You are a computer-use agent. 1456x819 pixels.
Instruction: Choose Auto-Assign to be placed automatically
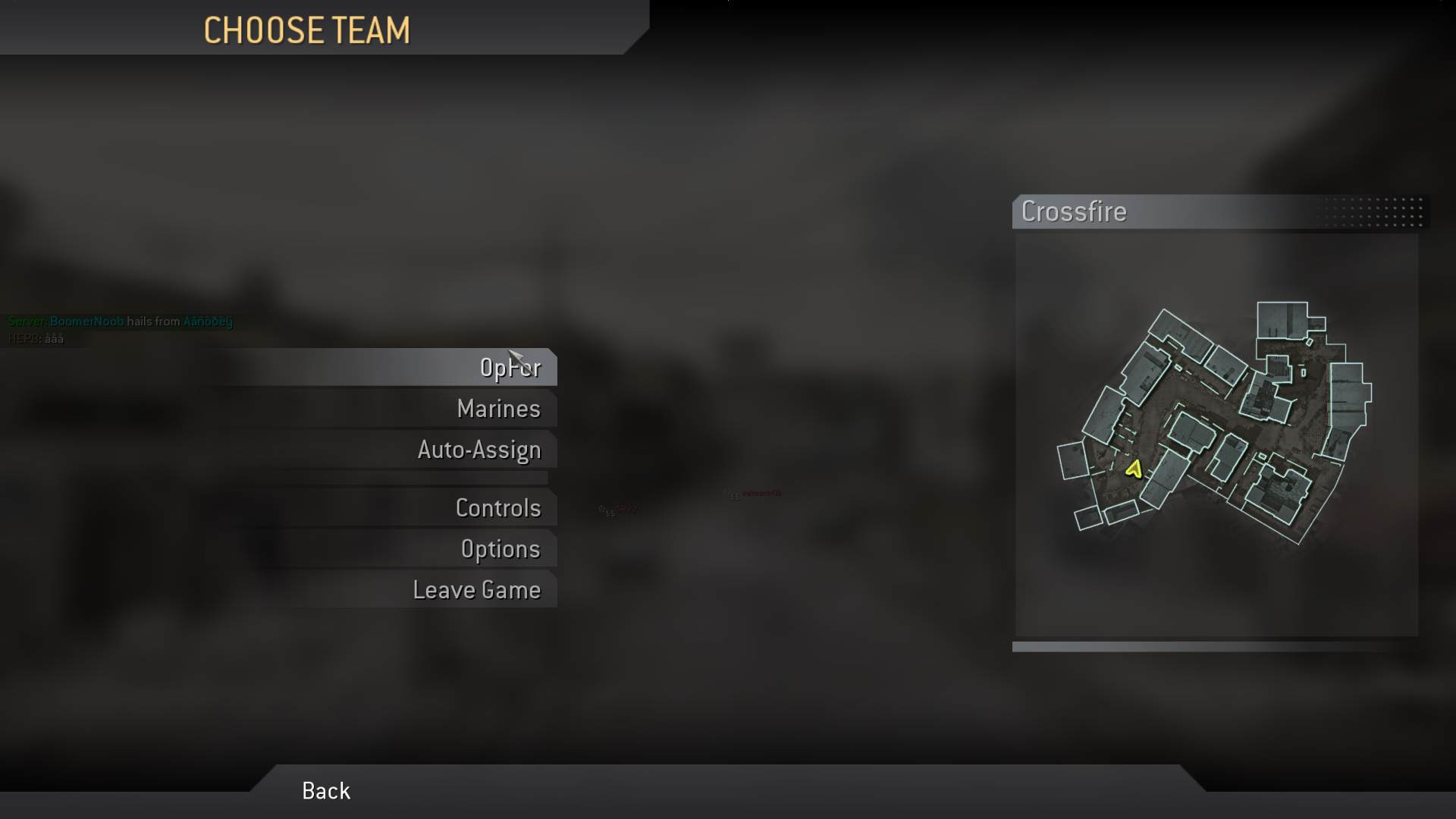(479, 449)
